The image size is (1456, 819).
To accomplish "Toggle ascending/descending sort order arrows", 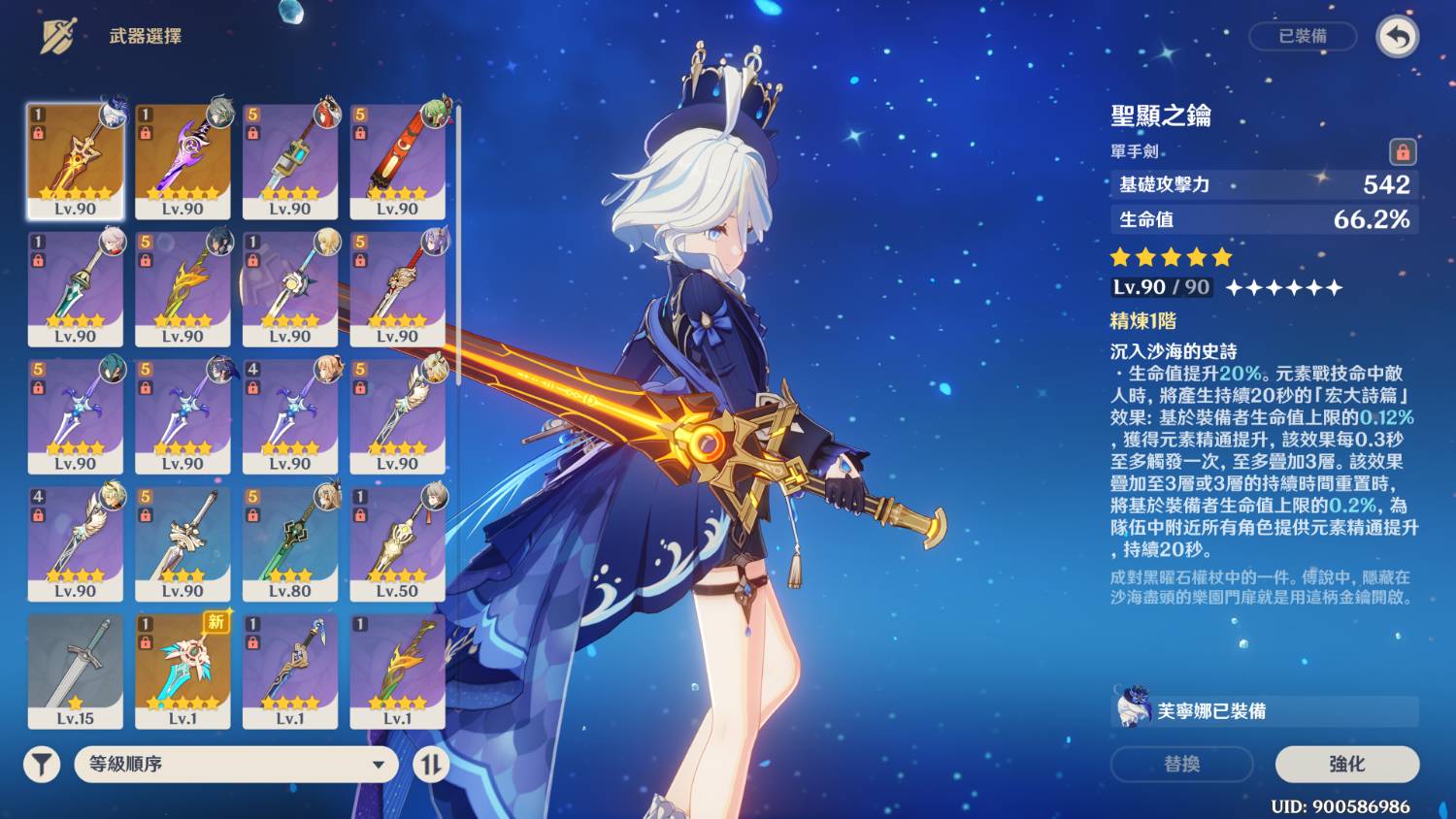I will [x=431, y=765].
